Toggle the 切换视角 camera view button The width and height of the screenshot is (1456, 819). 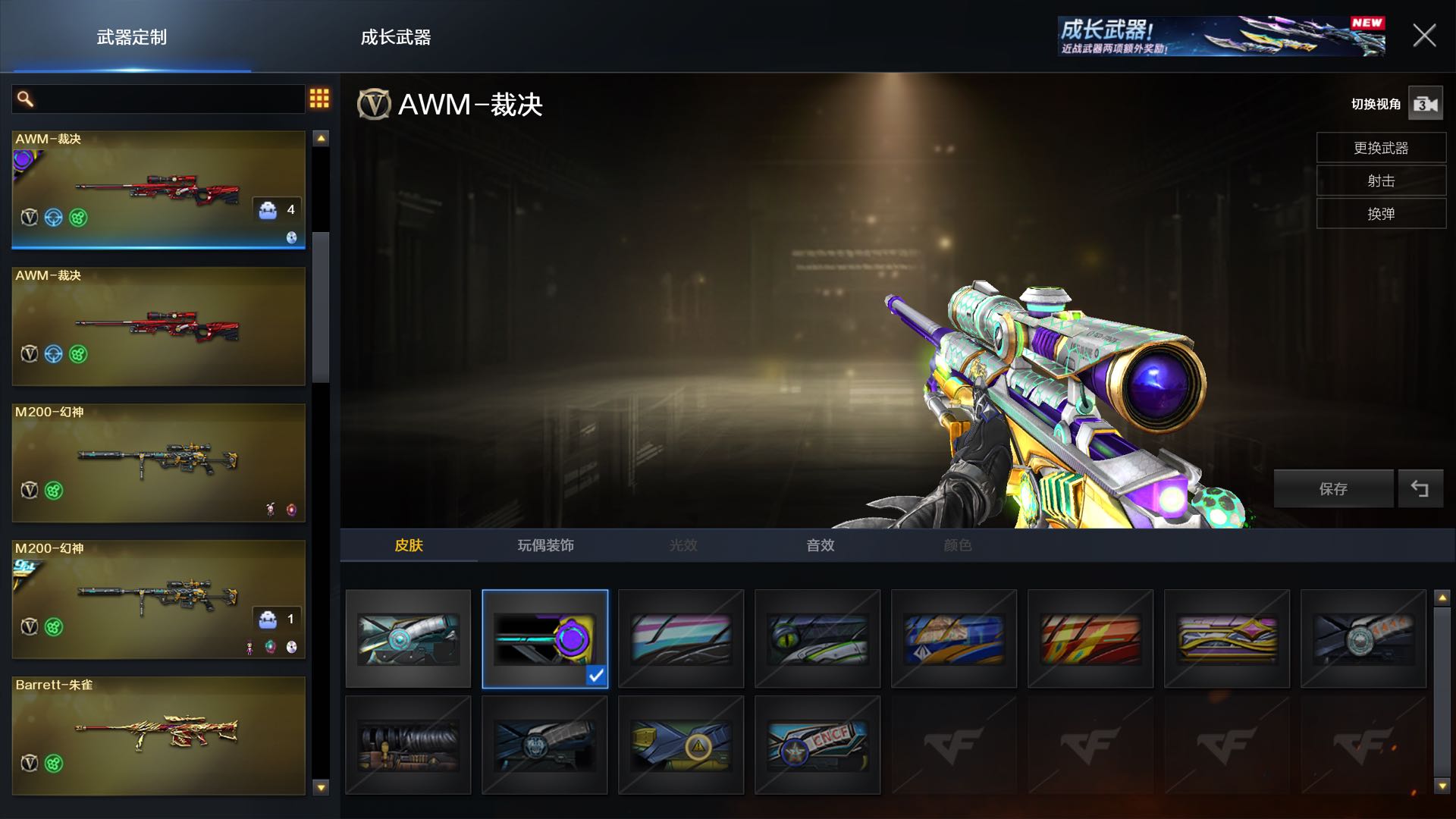(x=1425, y=104)
